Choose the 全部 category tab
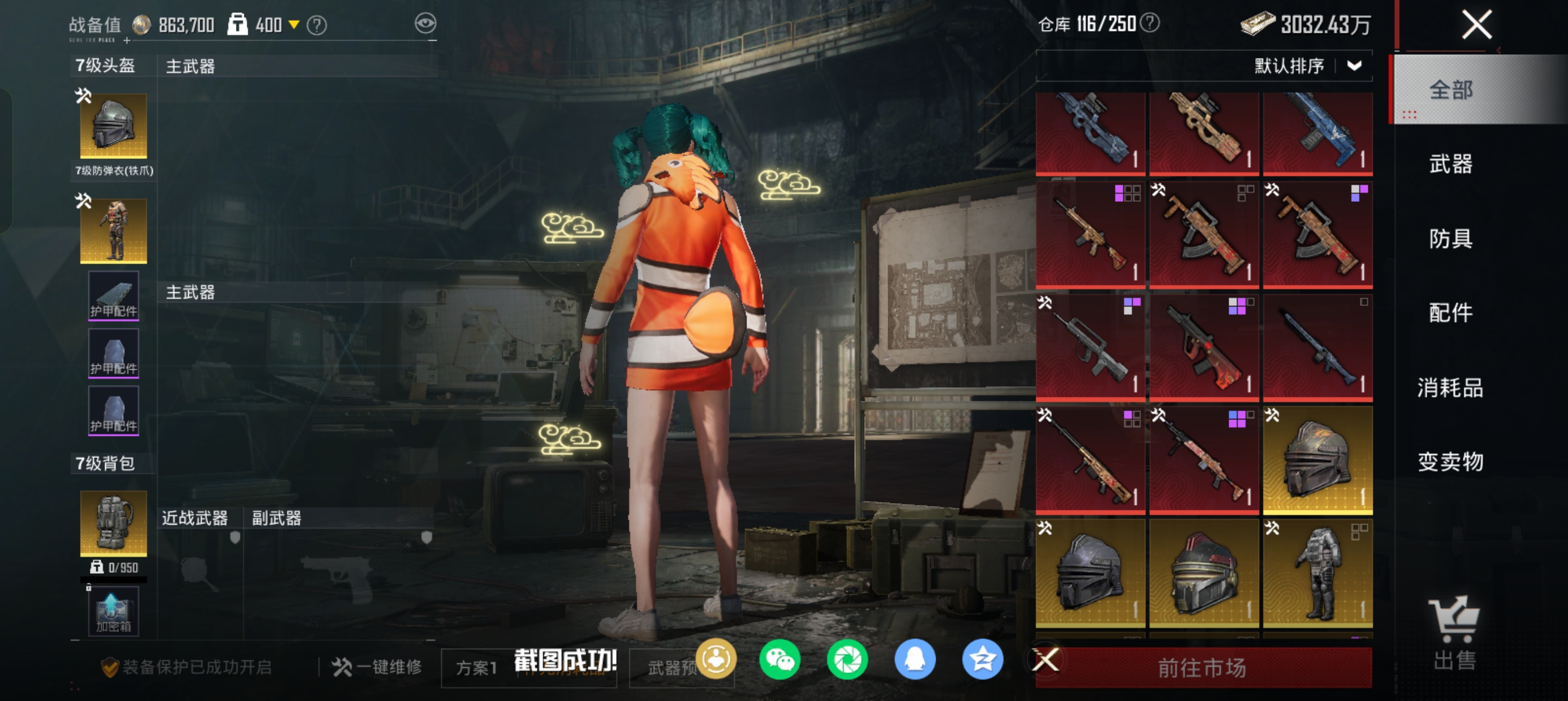The width and height of the screenshot is (1568, 701). coord(1450,90)
